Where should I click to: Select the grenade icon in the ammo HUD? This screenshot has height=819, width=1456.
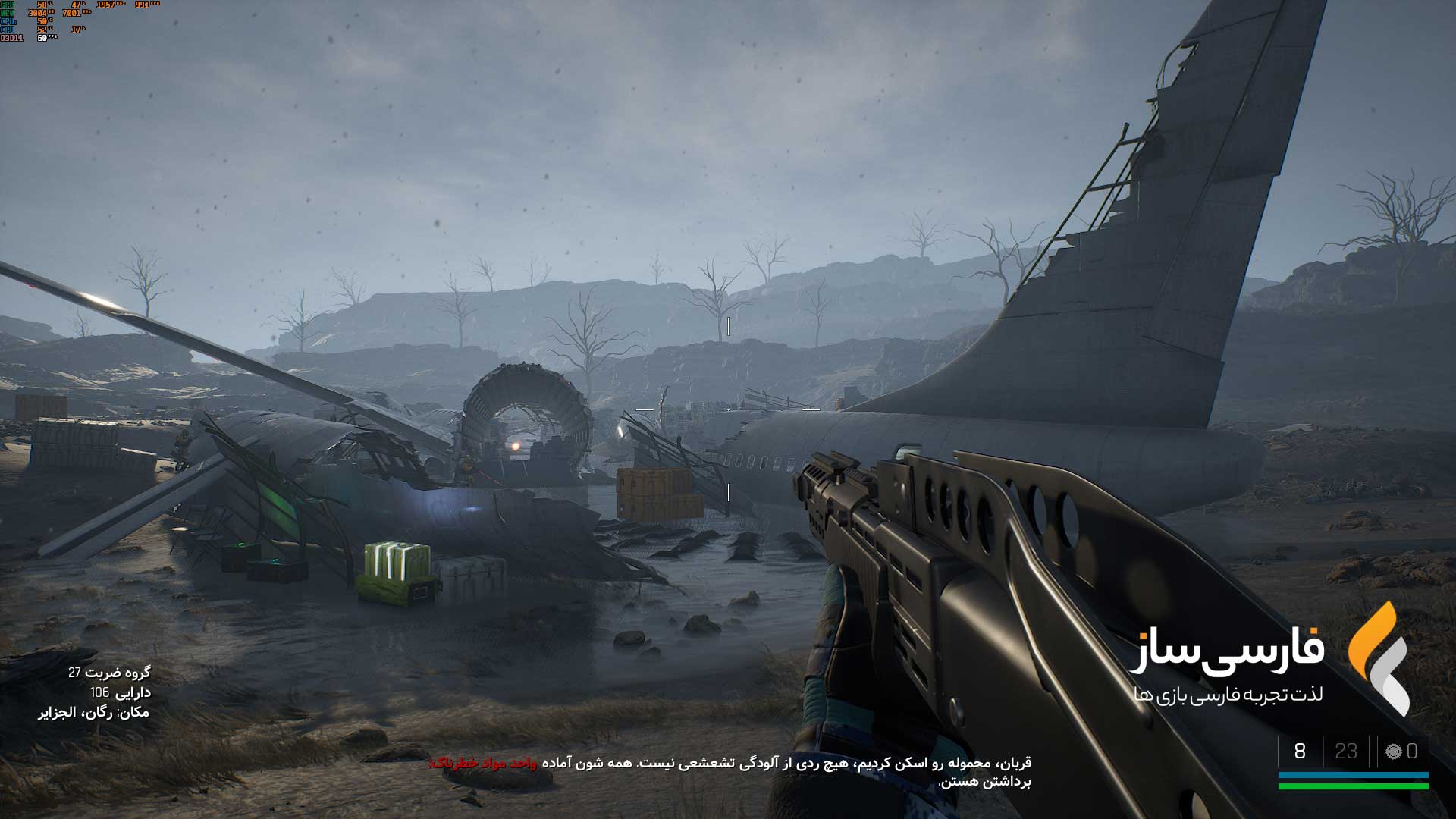(1393, 752)
